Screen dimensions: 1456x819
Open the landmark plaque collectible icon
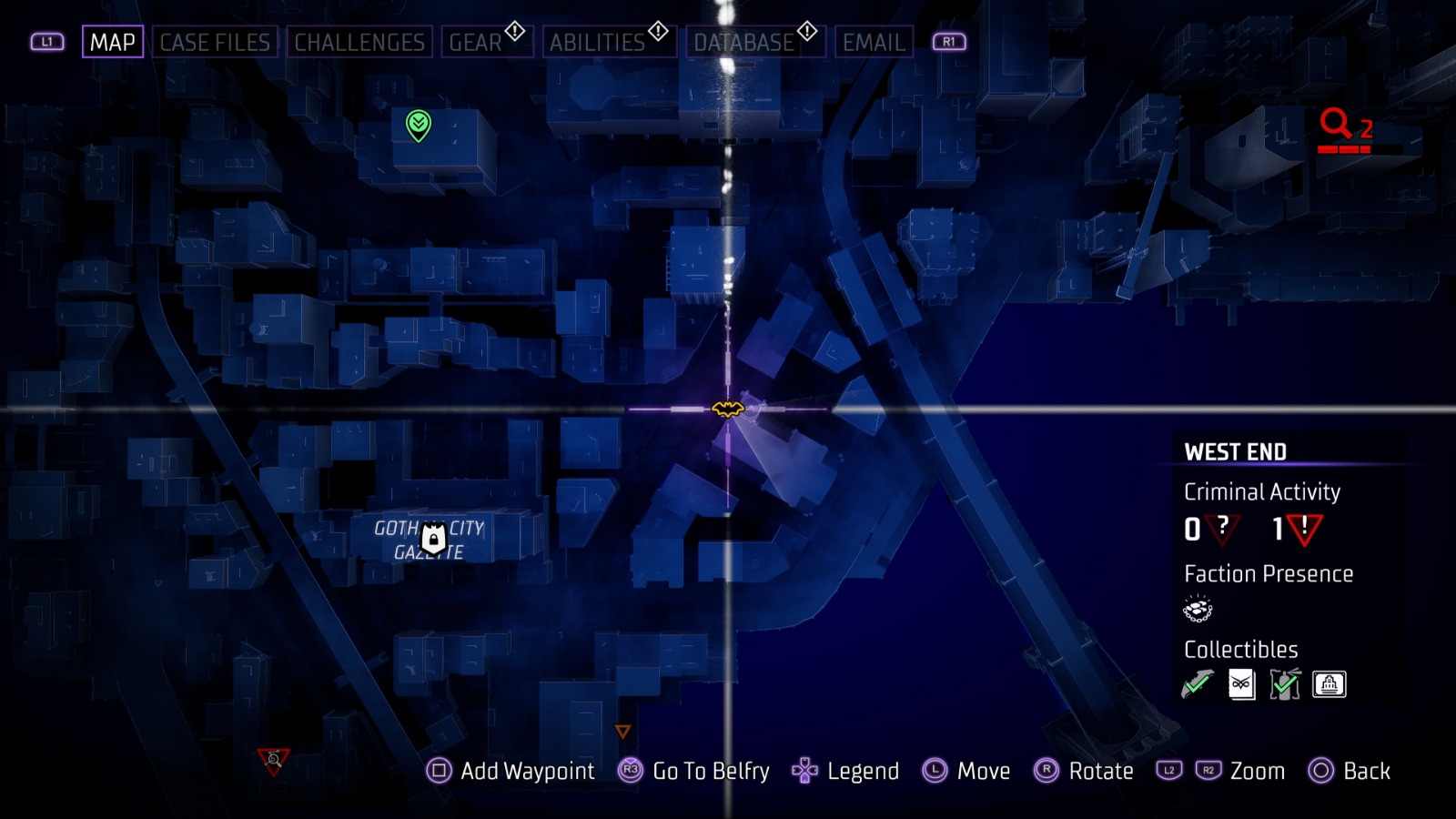point(1329,683)
